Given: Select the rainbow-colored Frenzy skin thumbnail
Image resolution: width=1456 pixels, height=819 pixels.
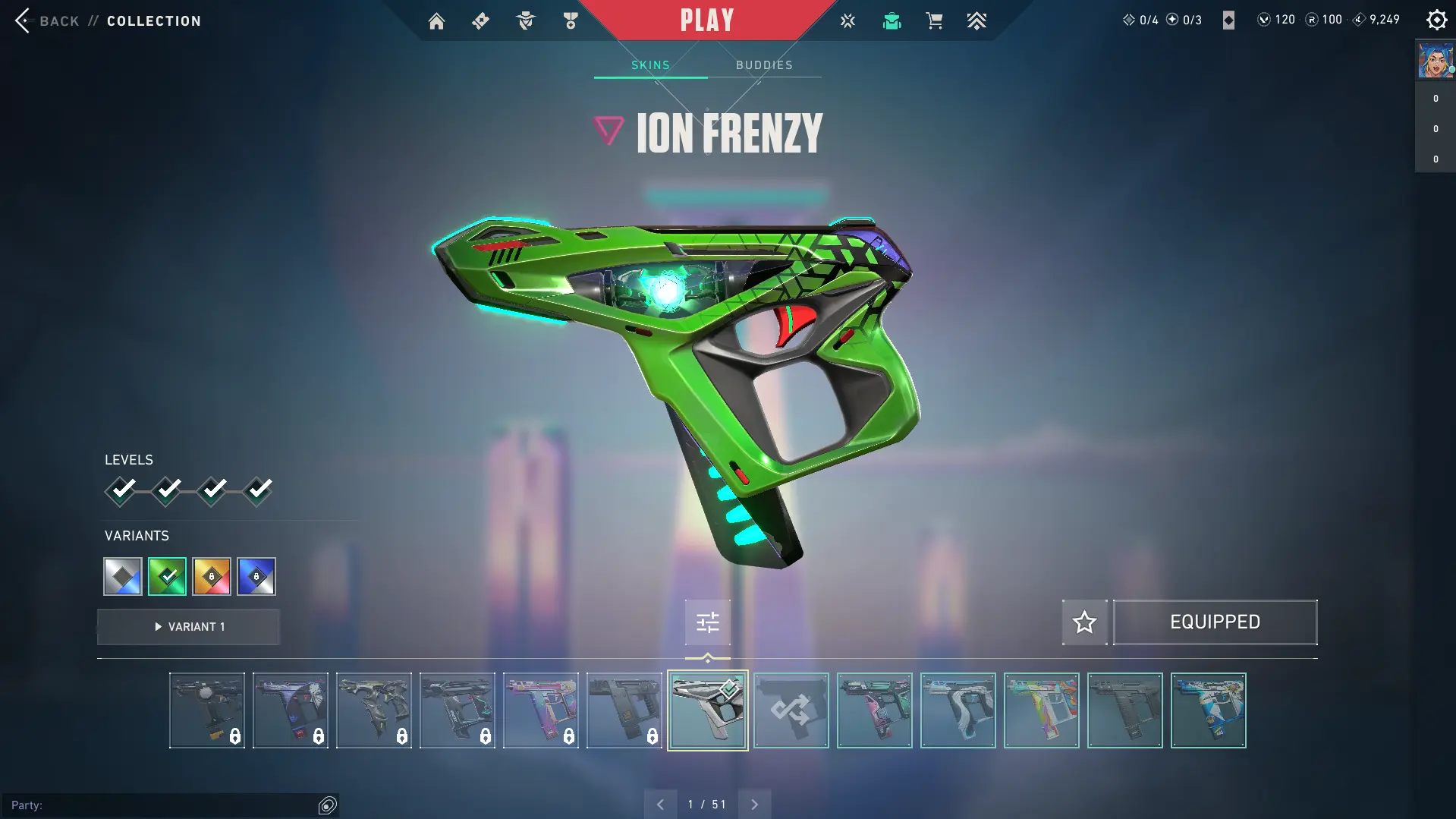Looking at the screenshot, I should 1041,710.
